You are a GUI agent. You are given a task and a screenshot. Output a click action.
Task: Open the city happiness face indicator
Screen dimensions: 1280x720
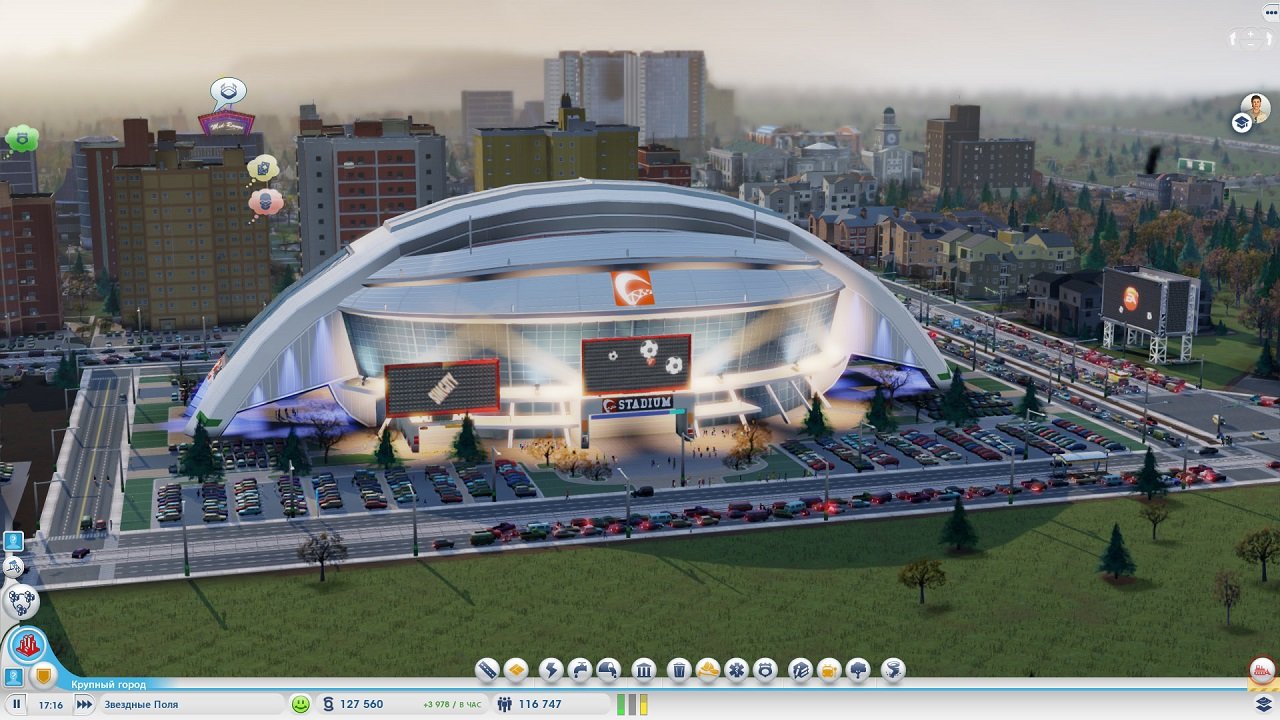(300, 704)
